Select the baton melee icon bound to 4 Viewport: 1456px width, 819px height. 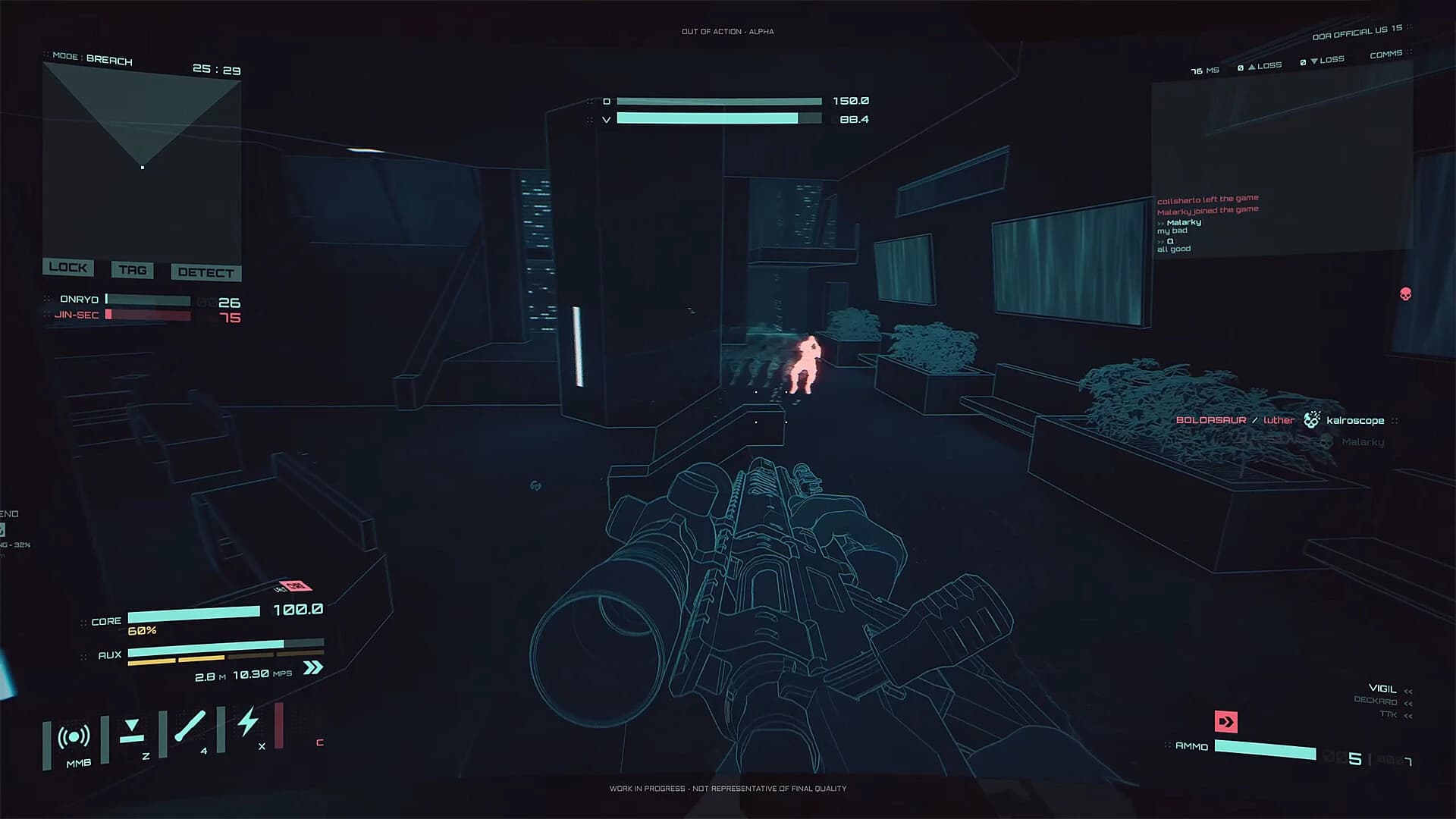click(x=190, y=726)
